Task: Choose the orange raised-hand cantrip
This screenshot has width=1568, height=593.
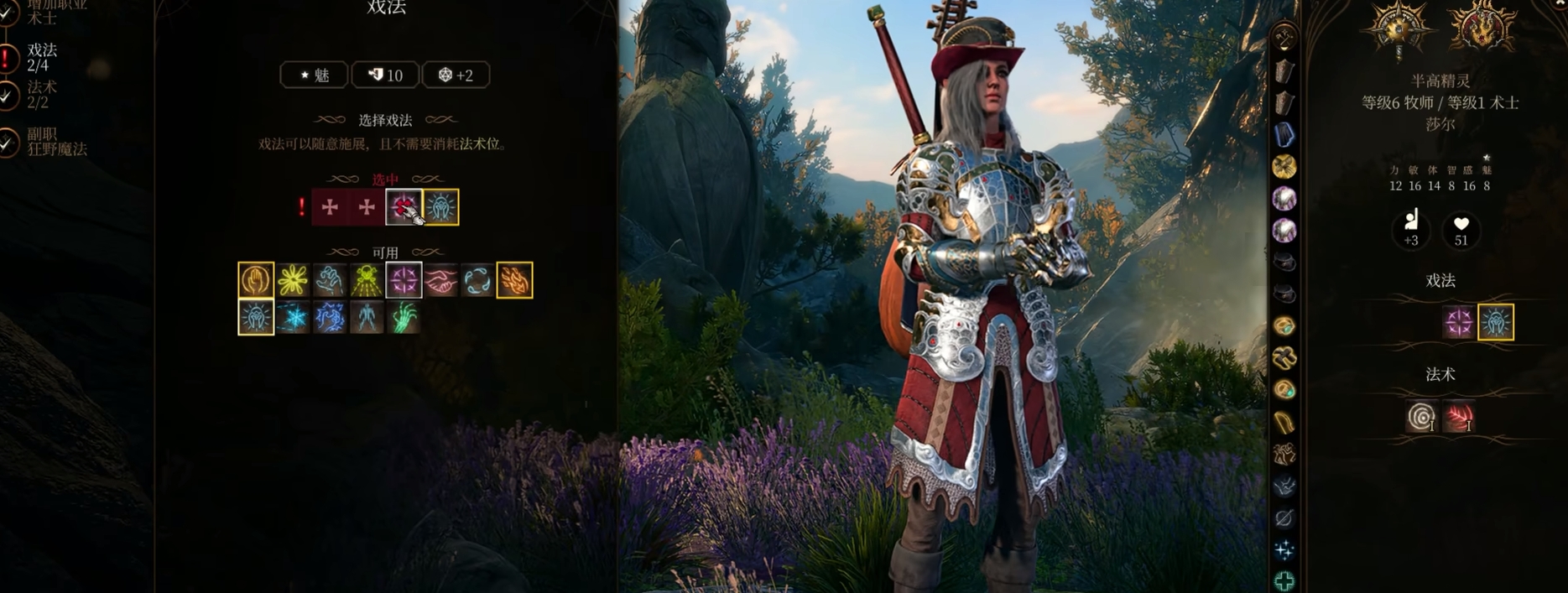Action: click(x=256, y=280)
